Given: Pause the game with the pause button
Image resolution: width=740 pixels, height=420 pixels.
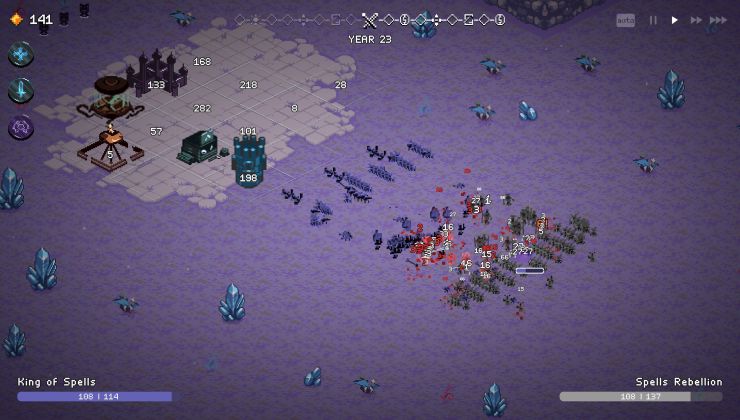Looking at the screenshot, I should 654,20.
